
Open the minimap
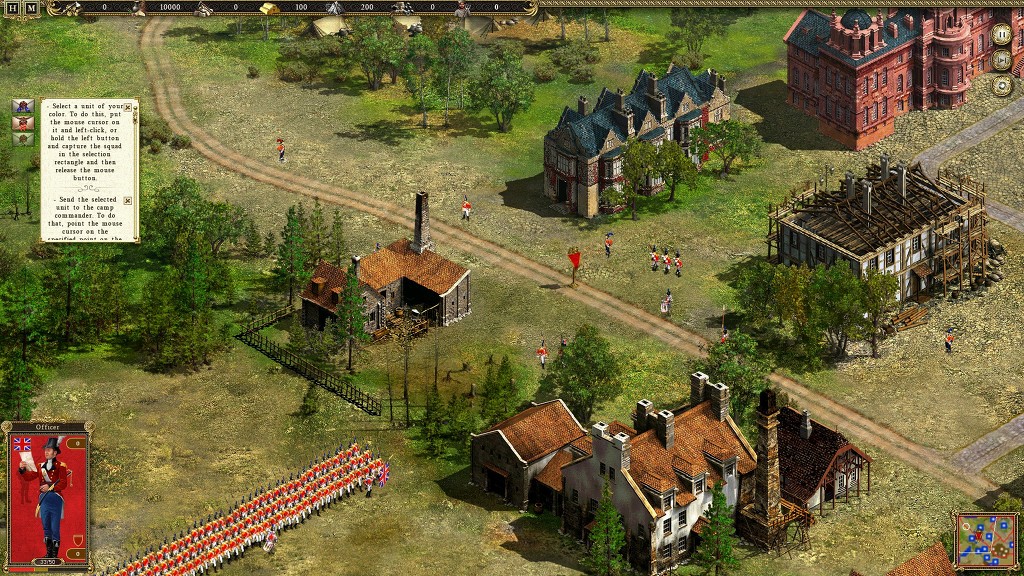986,540
